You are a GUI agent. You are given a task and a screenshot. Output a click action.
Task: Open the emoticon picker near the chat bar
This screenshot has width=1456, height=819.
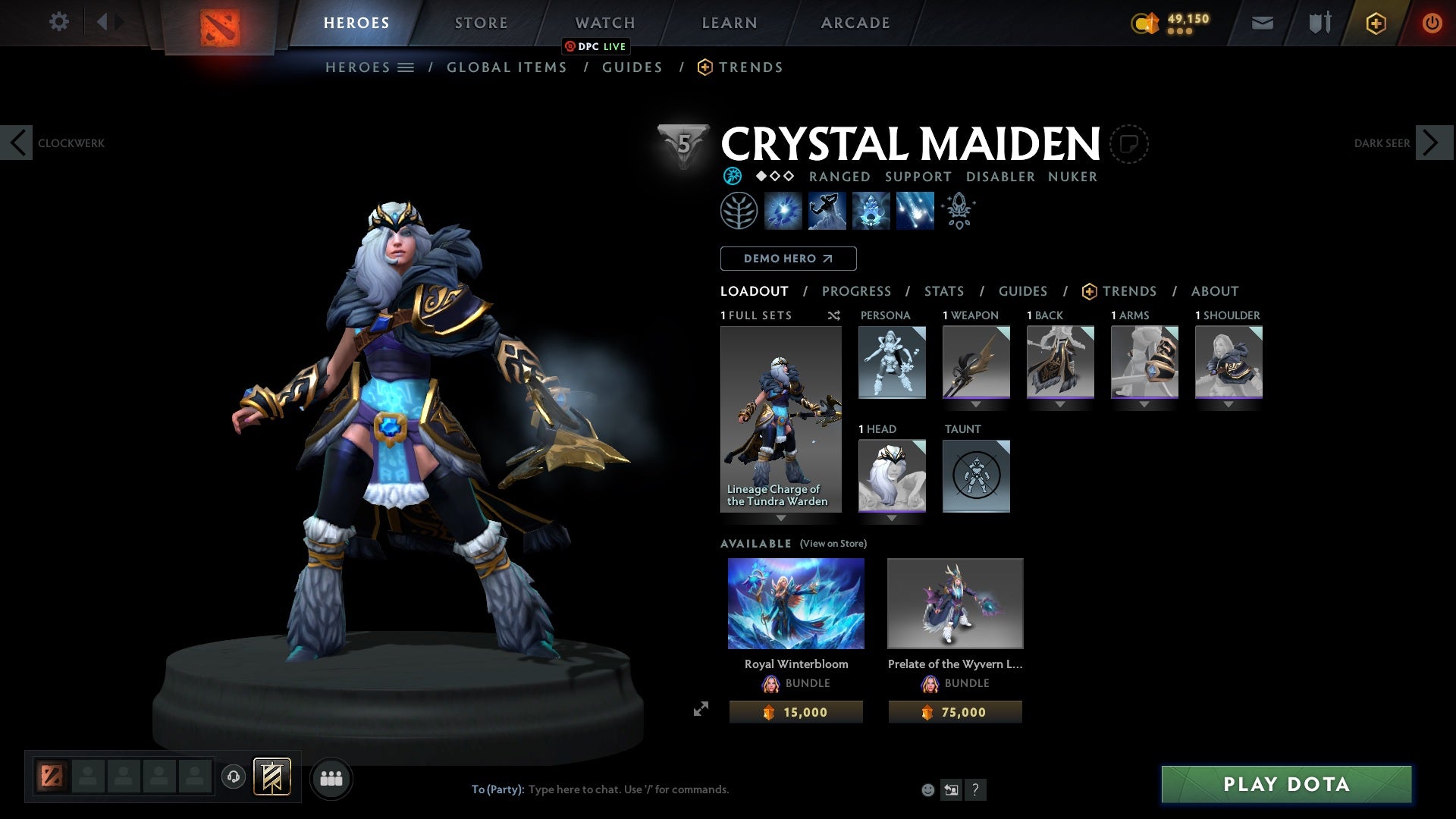point(927,789)
